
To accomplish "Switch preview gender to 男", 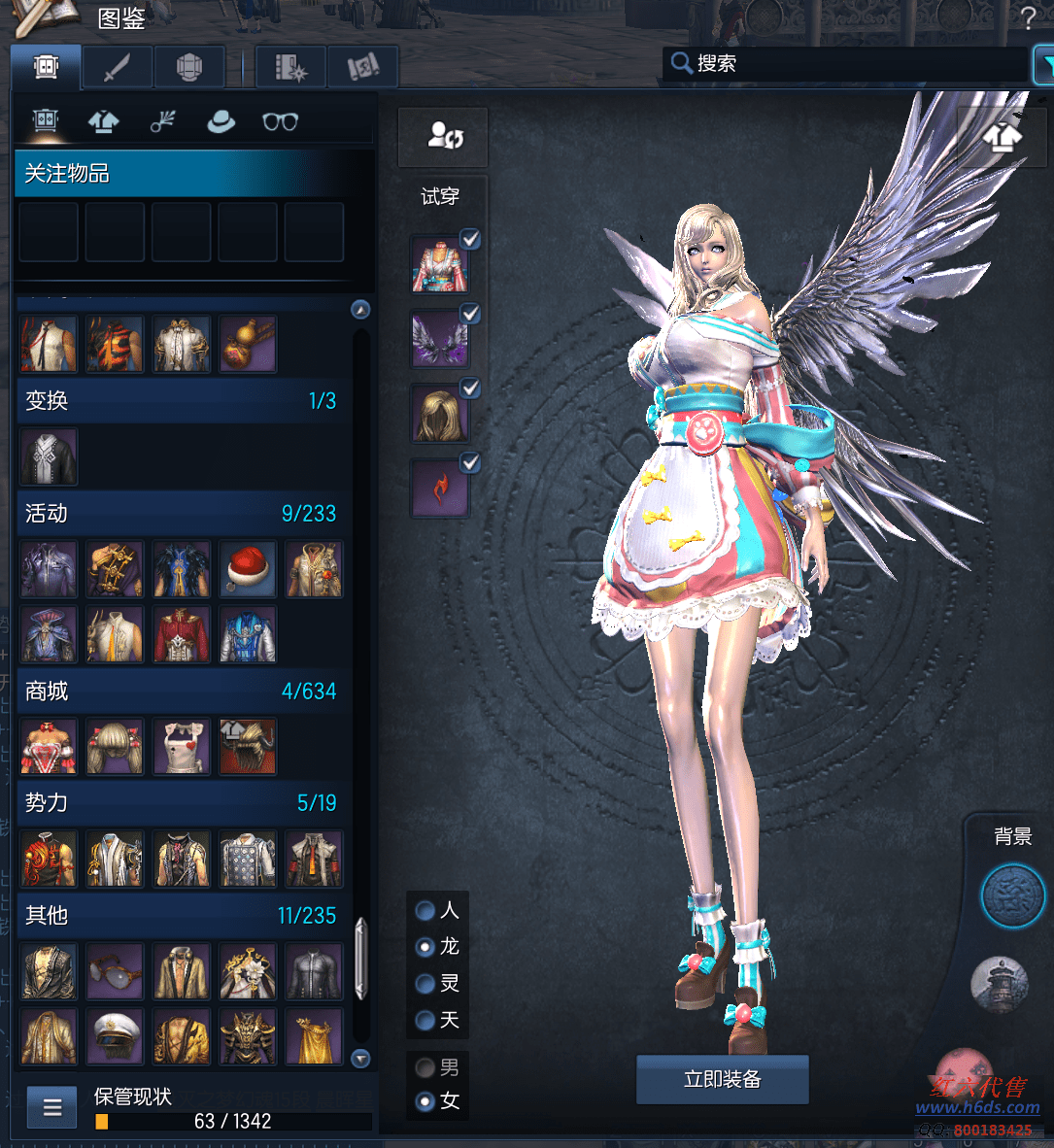I will 425,1068.
